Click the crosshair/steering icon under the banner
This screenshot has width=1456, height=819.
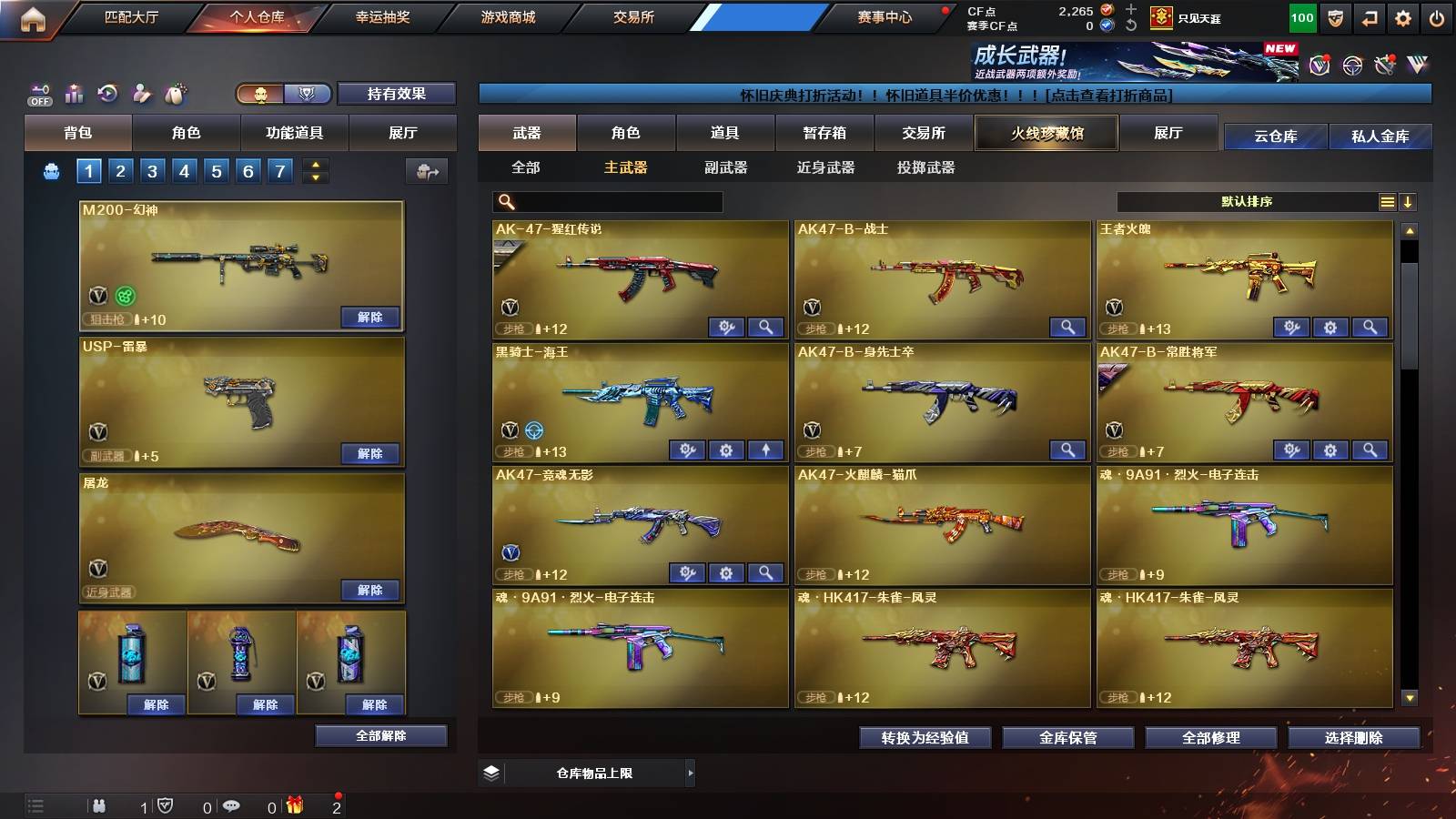[1350, 66]
